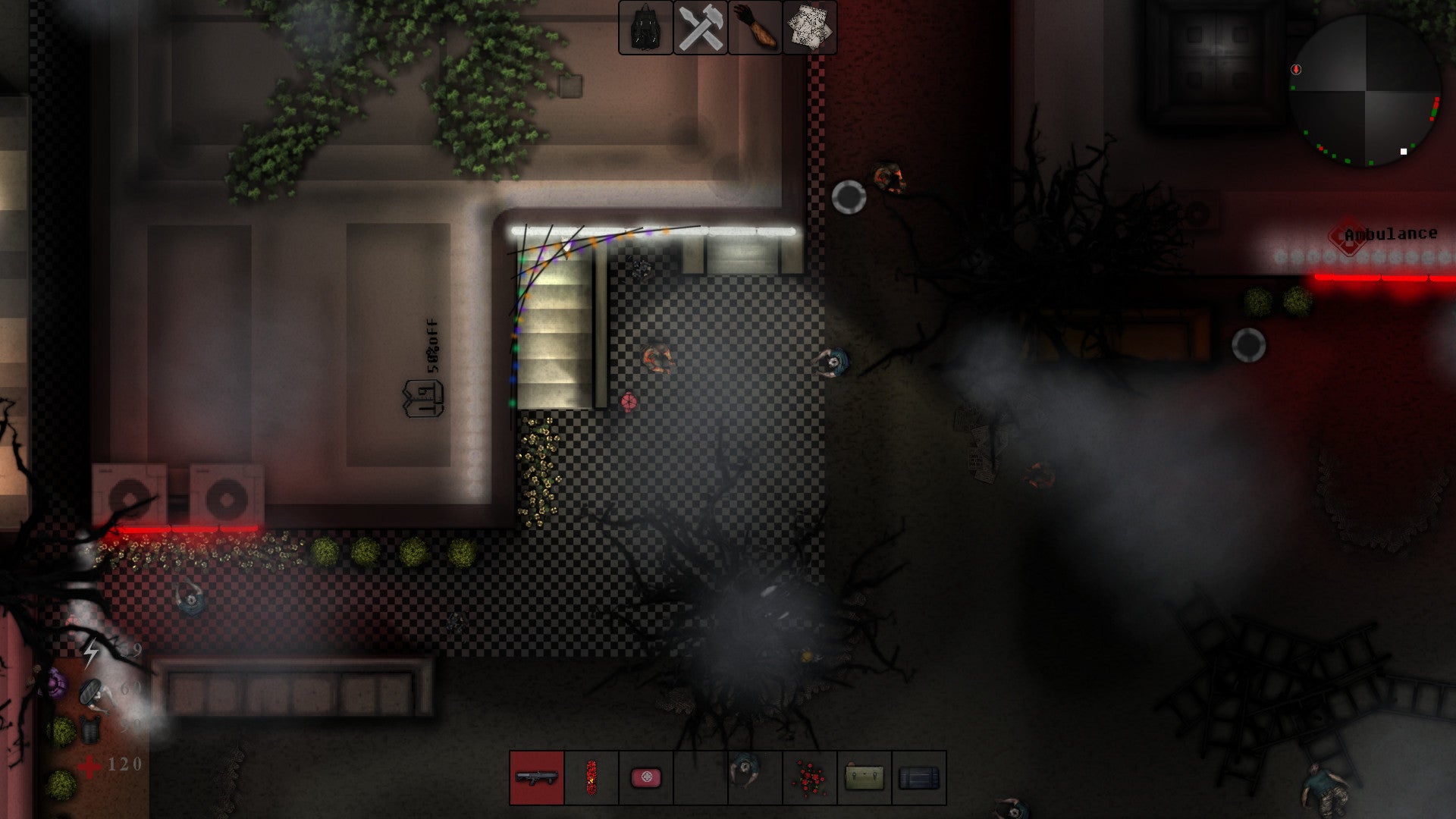The height and width of the screenshot is (819, 1456).
Task: Open the crossed hammer and wrench crafting menu
Action: (x=701, y=28)
